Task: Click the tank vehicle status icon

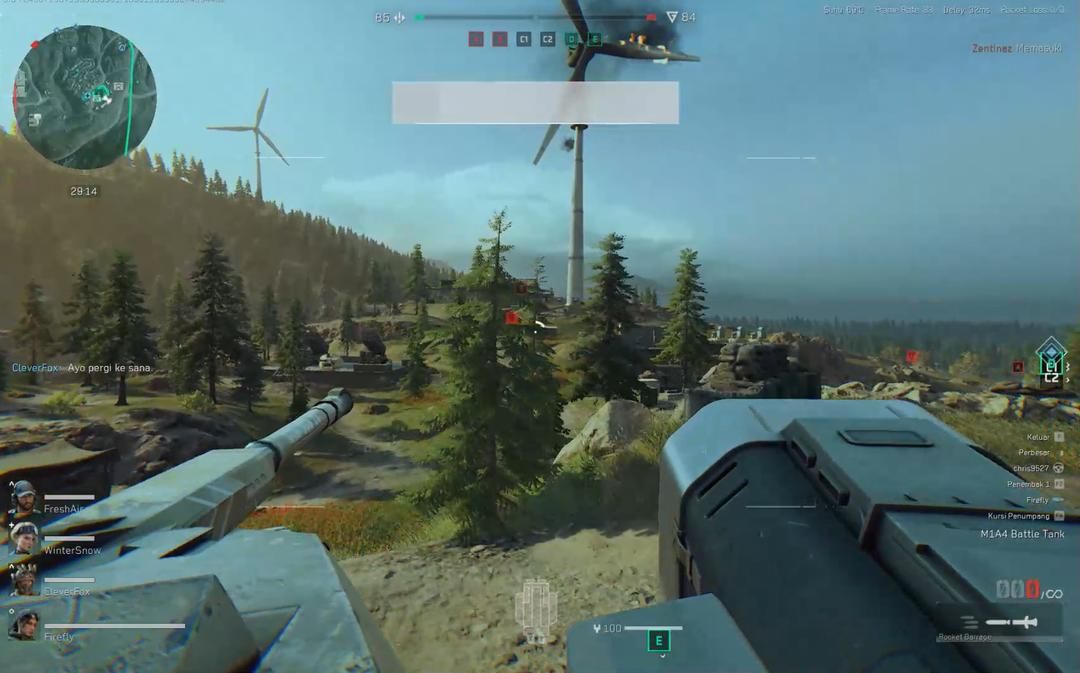Action: tap(535, 609)
